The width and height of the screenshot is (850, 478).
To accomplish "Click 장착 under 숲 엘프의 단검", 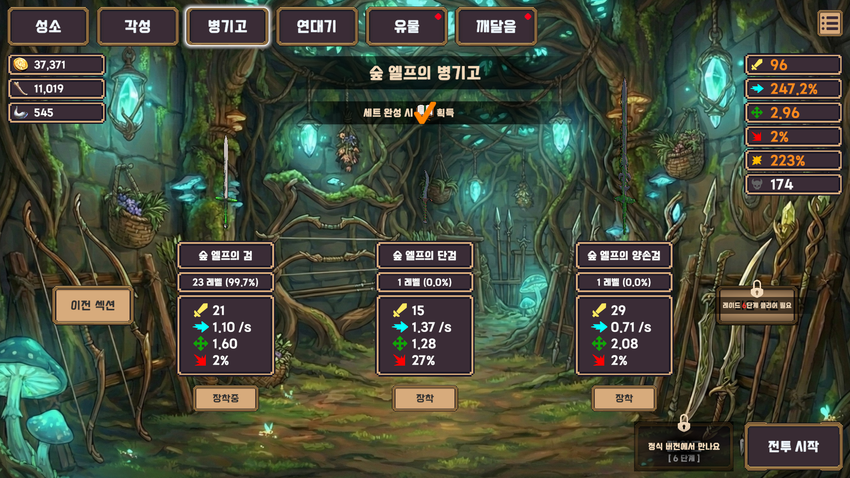I will coord(425,398).
